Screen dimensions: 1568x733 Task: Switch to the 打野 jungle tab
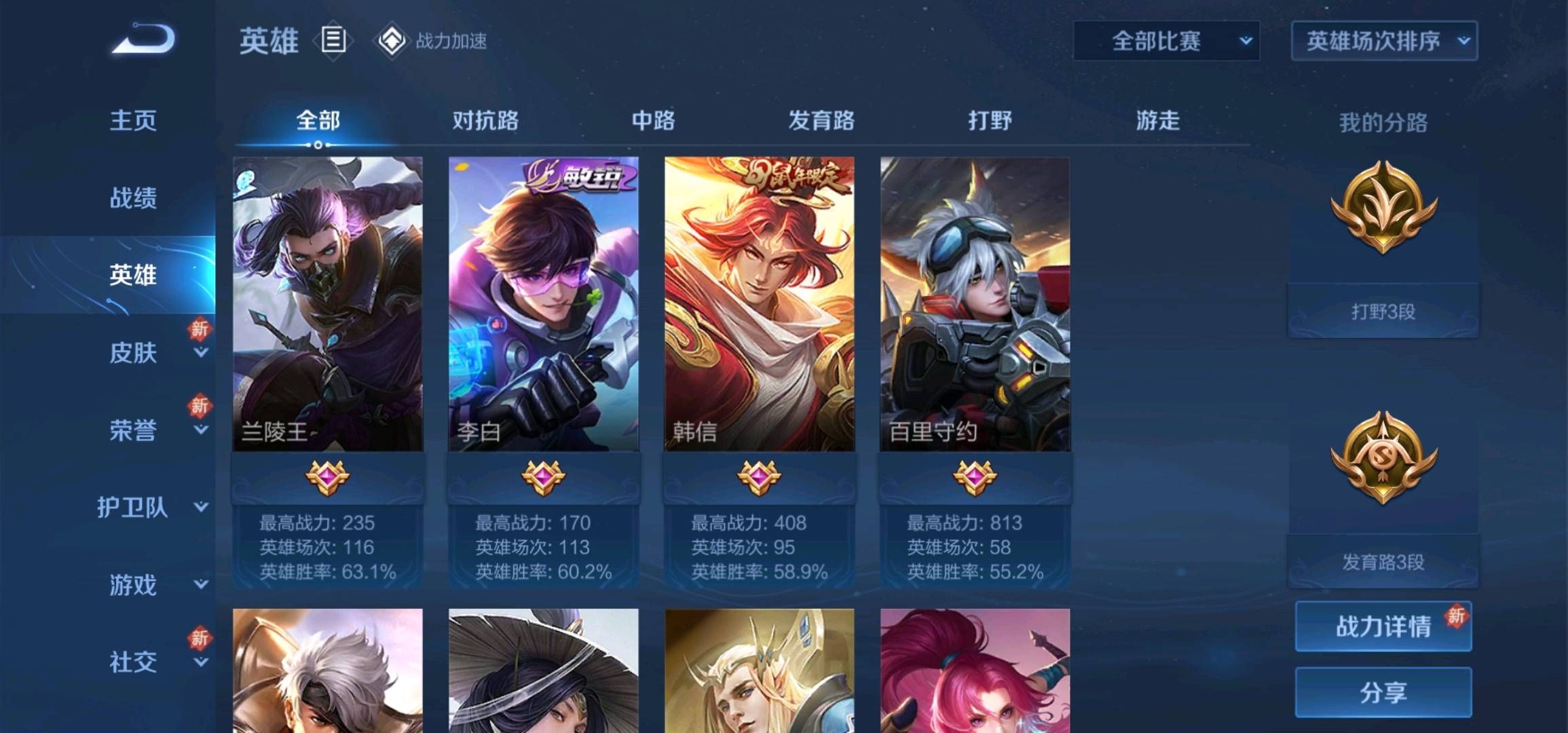pyautogui.click(x=988, y=120)
